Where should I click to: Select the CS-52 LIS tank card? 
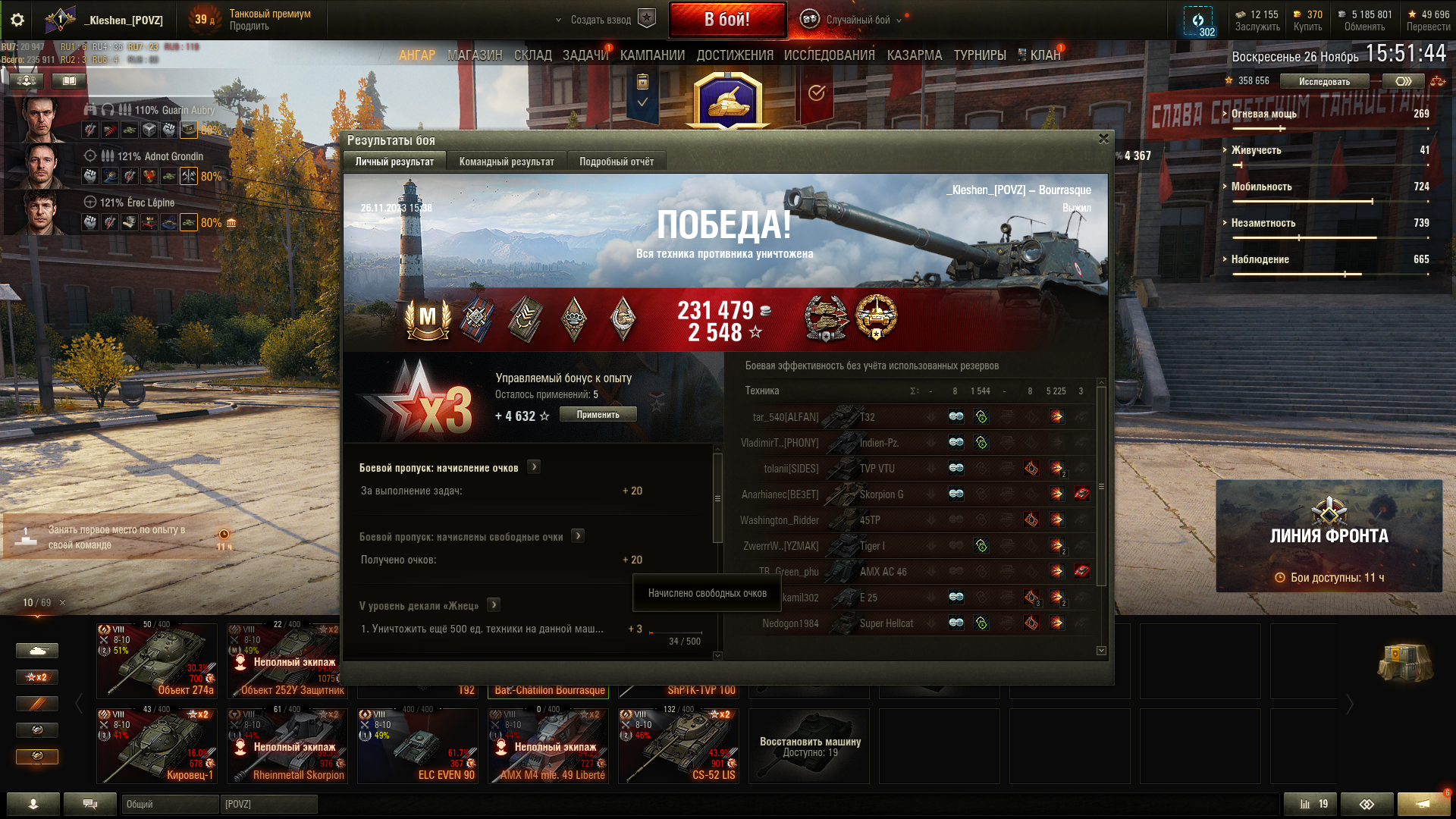(x=679, y=745)
